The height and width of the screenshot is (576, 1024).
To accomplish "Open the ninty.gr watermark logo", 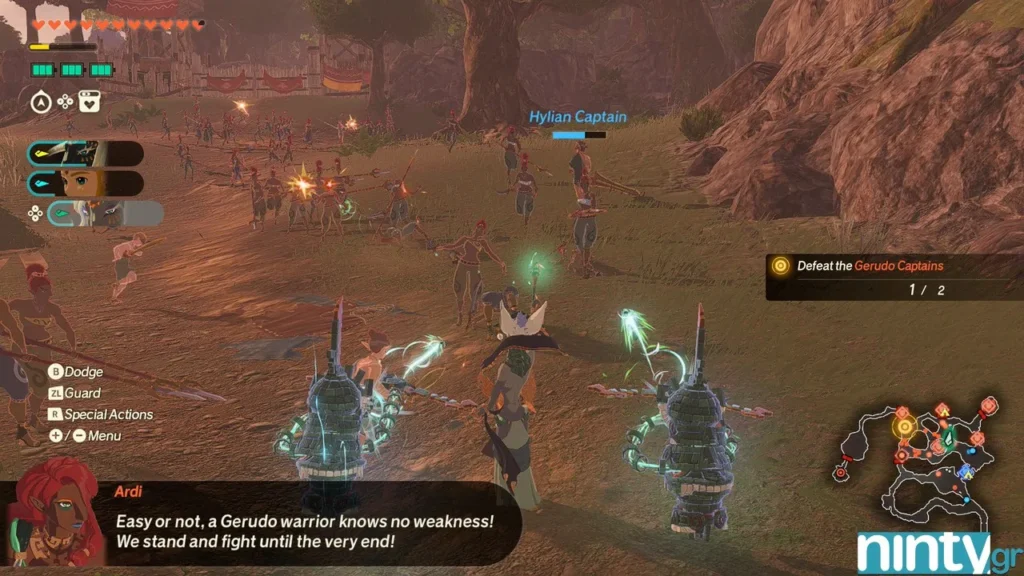I will [937, 550].
